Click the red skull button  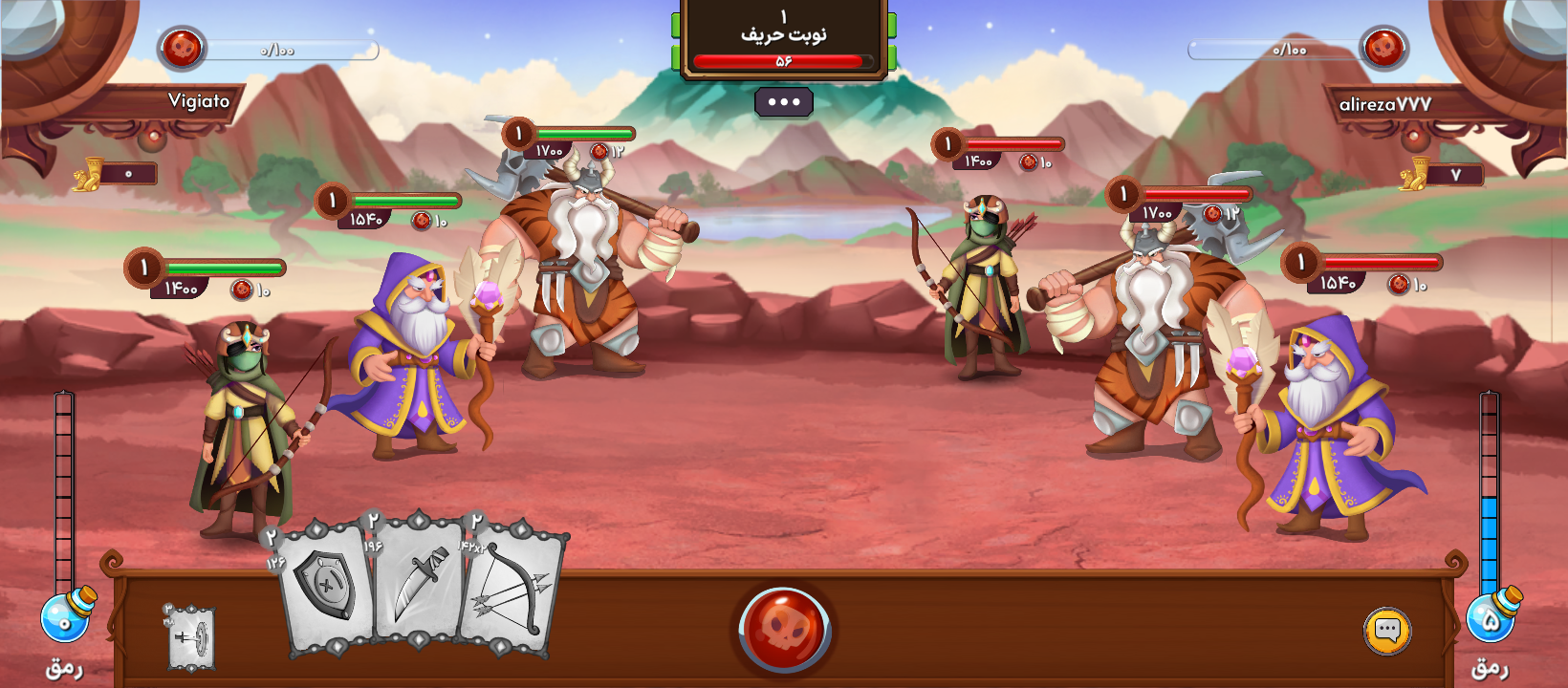point(784,629)
